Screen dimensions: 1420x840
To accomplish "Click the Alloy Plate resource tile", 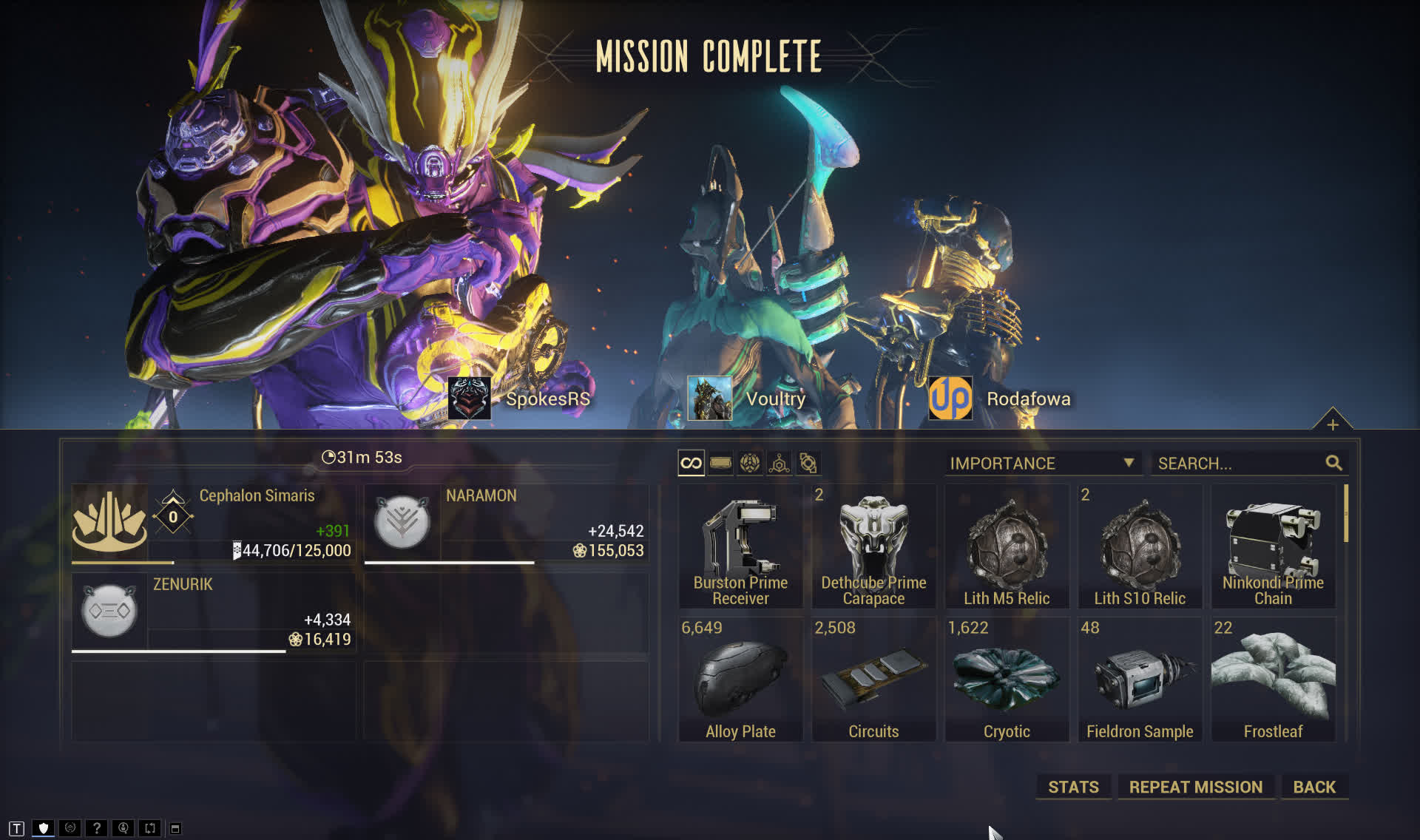I will (x=740, y=680).
